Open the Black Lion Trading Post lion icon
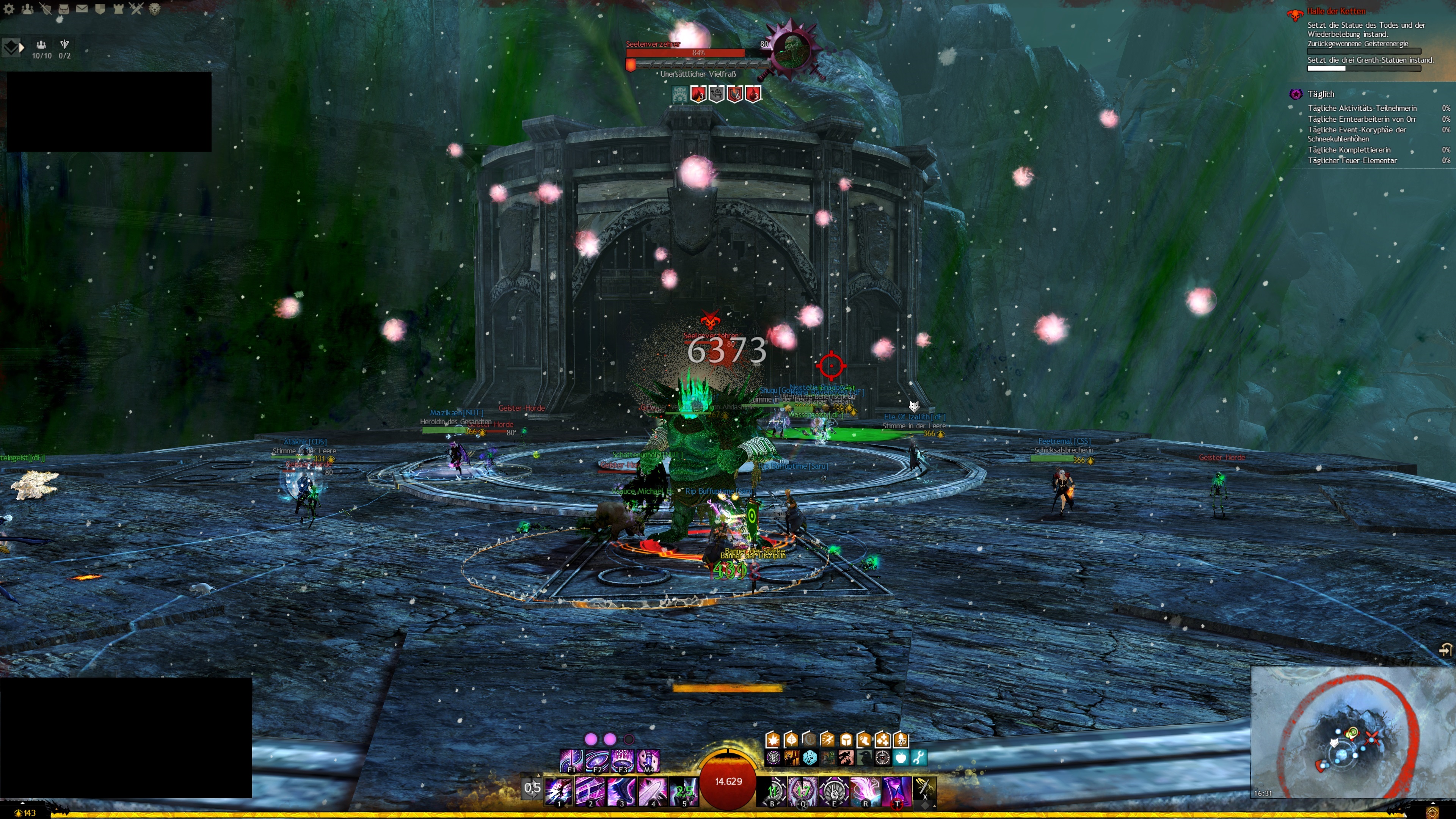Screen dimensions: 1456x819 tap(154, 8)
